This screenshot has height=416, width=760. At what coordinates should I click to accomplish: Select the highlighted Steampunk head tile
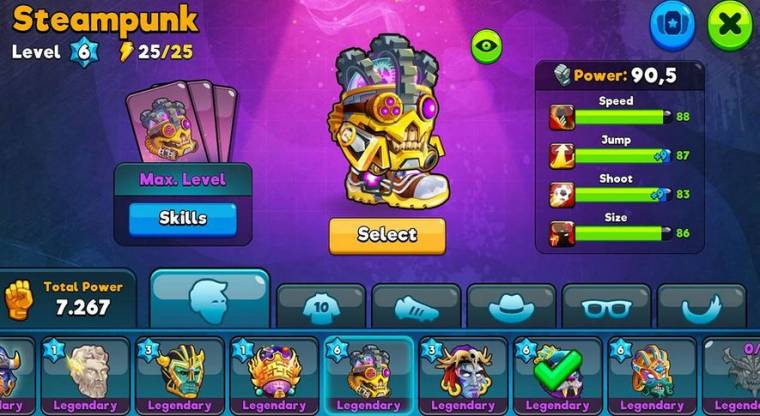tap(368, 374)
